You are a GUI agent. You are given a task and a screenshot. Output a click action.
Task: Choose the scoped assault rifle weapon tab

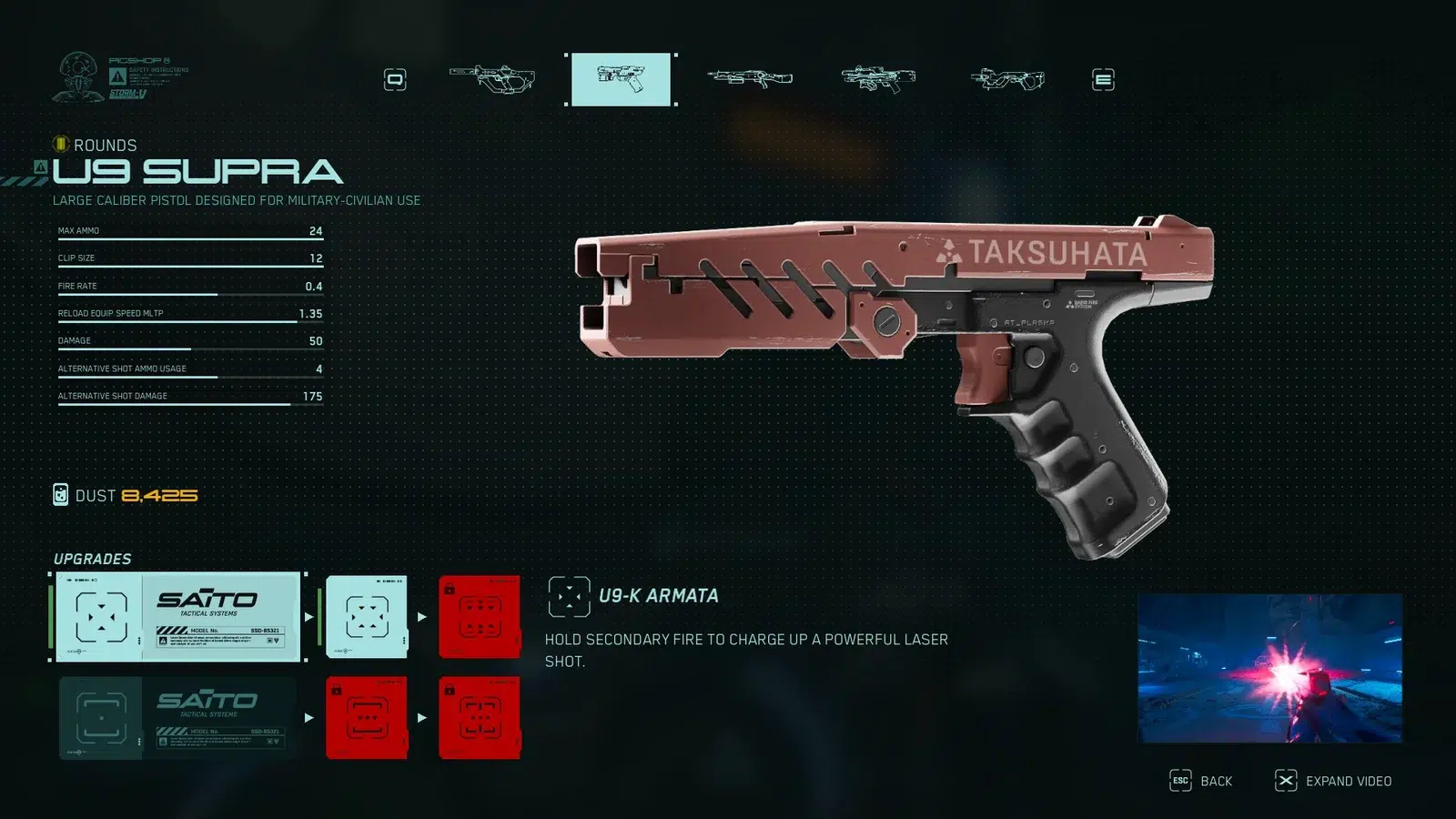[878, 79]
